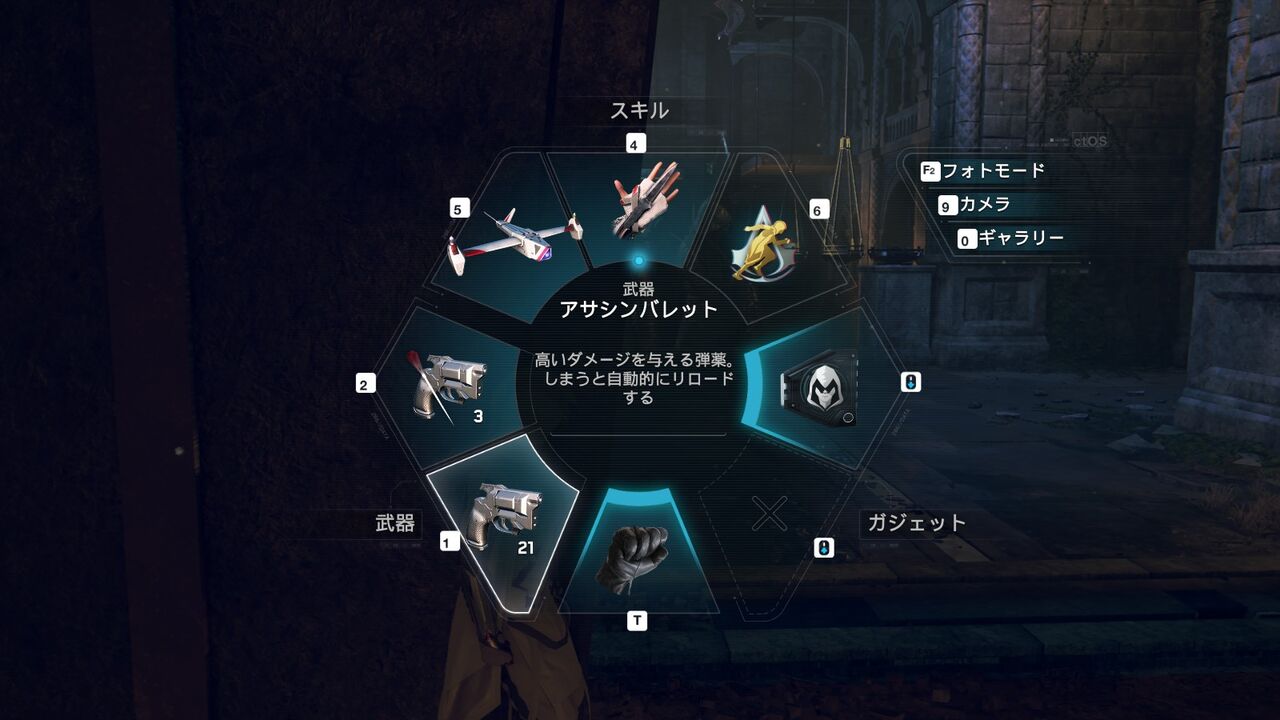The height and width of the screenshot is (720, 1280).
Task: Click the divider line below アサシンバレット description
Action: [637, 434]
